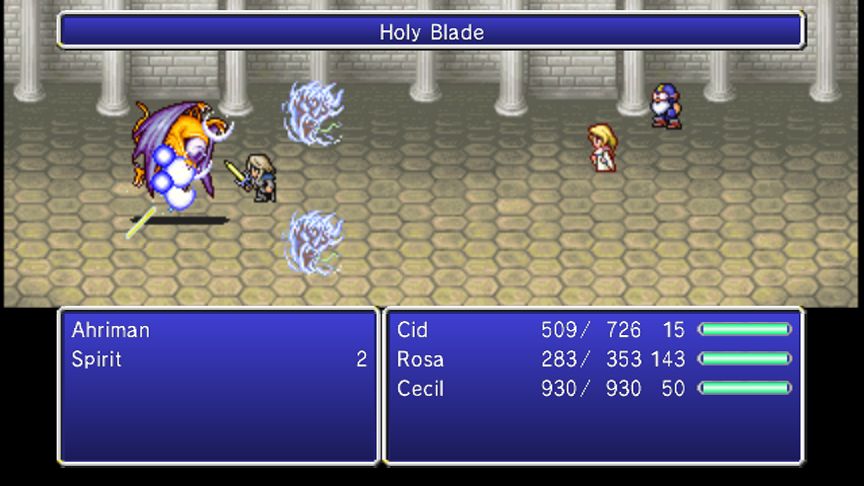
Task: Select the Ahriman enemy entry
Action: click(x=110, y=329)
